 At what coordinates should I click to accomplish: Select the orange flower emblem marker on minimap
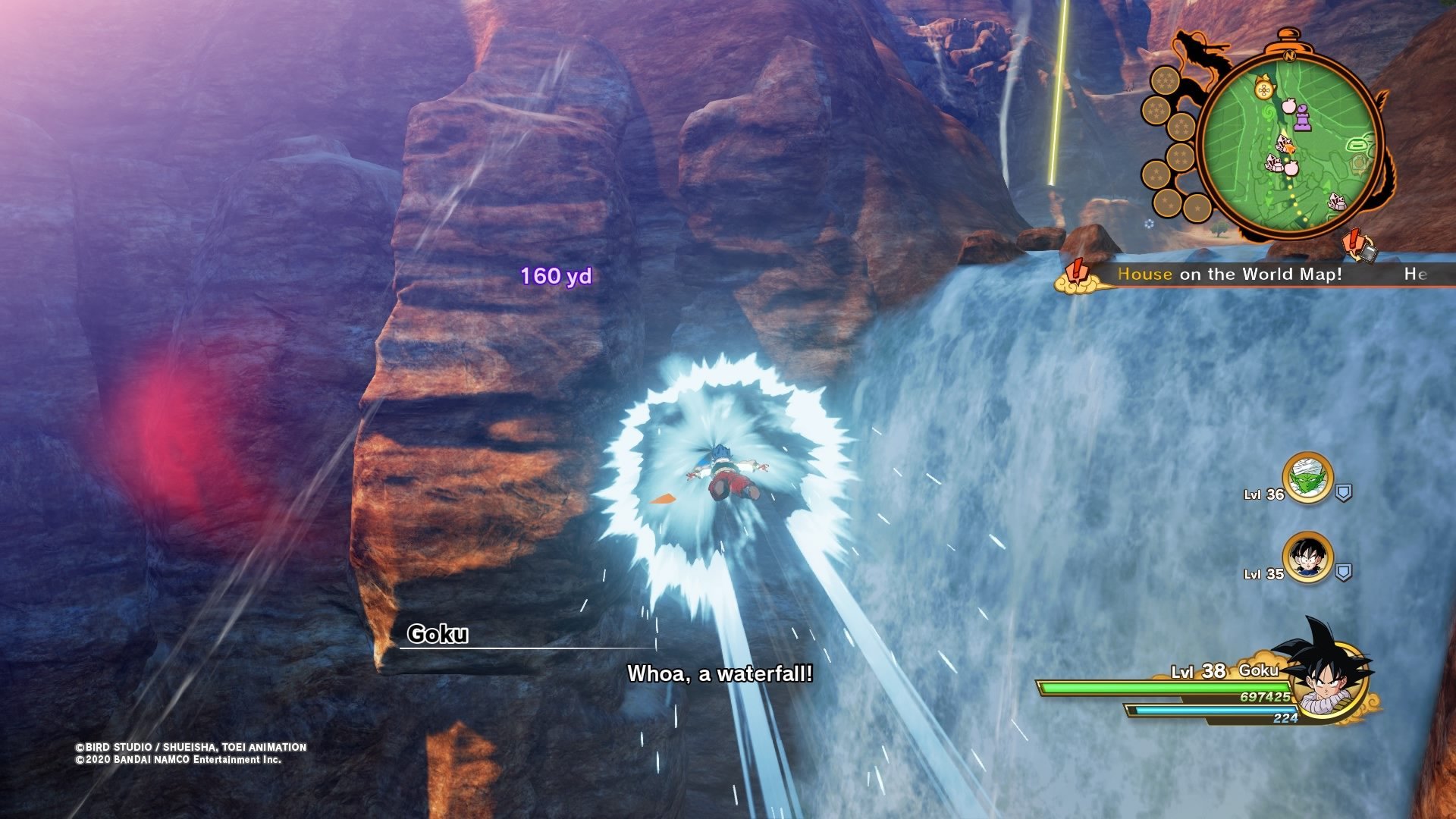tap(1263, 91)
